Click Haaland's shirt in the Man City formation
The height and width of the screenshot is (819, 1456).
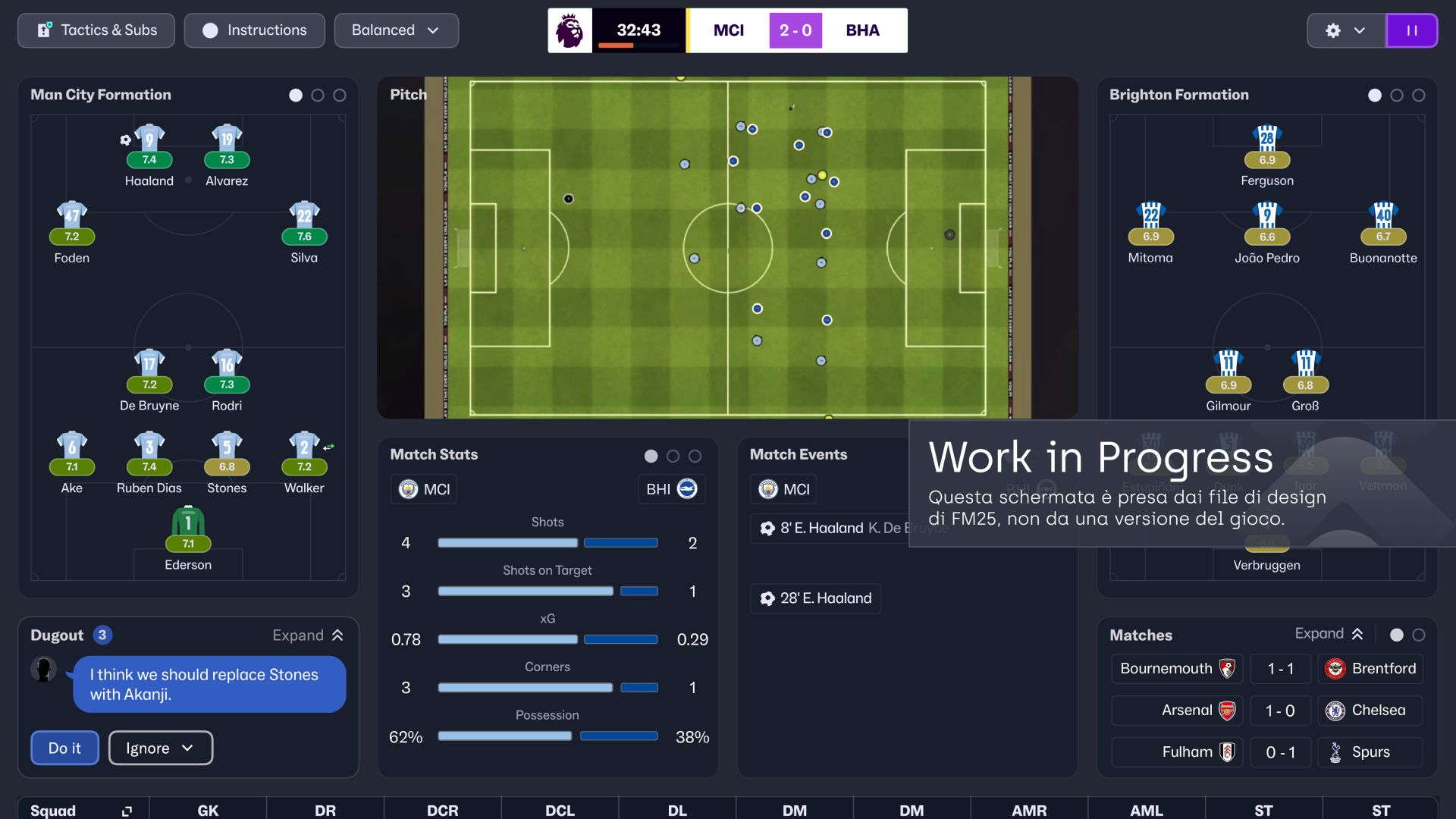click(149, 136)
